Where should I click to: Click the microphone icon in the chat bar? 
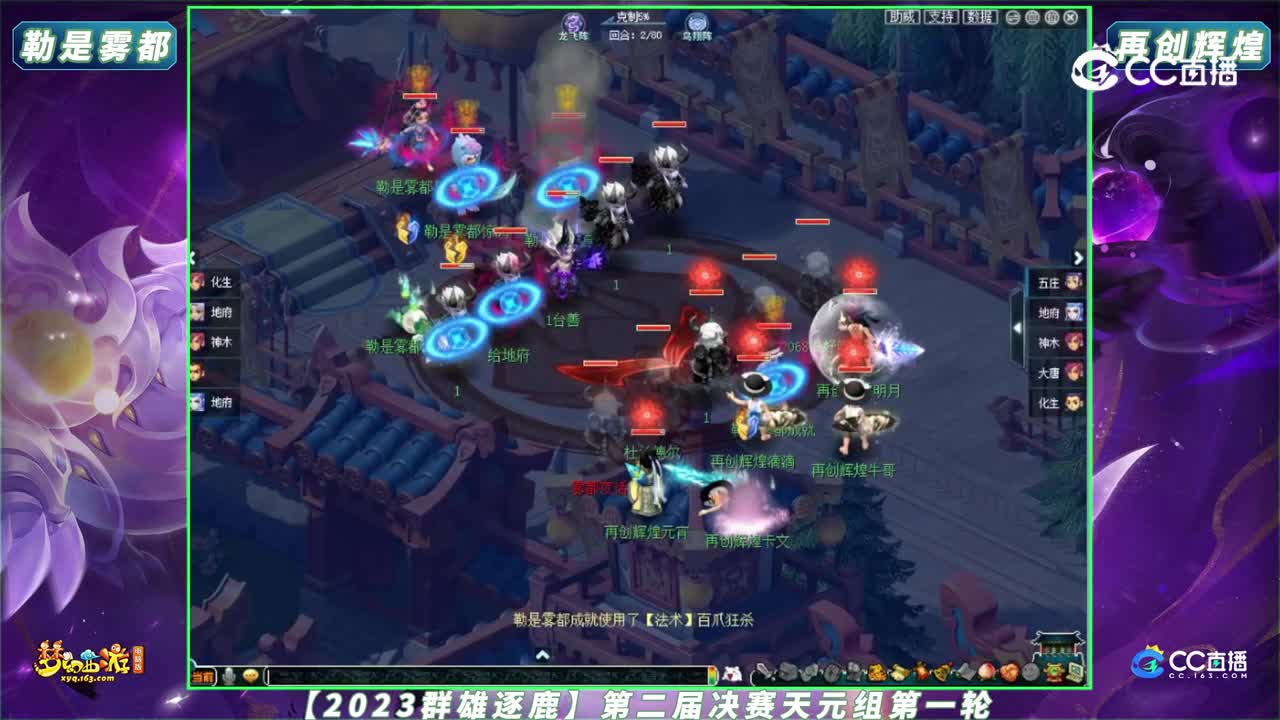click(x=229, y=675)
